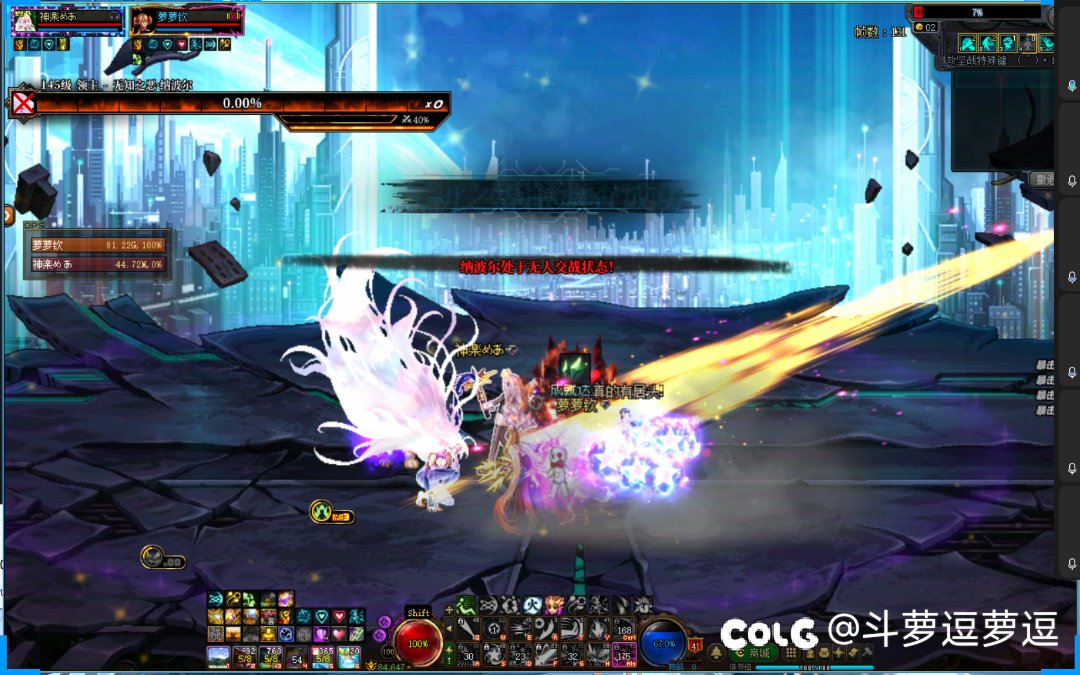Select the 神楽めあ party member frame
The image size is (1080, 675).
[x=68, y=18]
